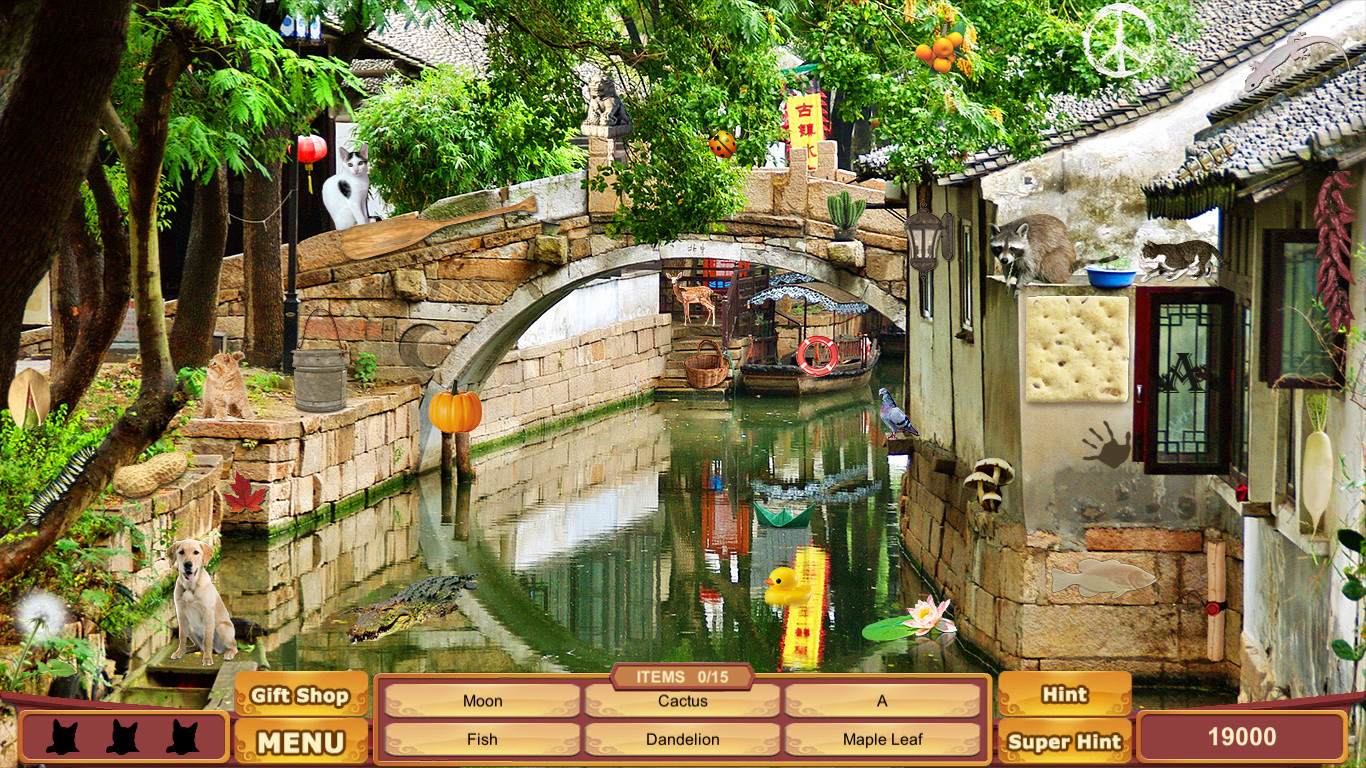Activate the Super Hint

(1064, 742)
